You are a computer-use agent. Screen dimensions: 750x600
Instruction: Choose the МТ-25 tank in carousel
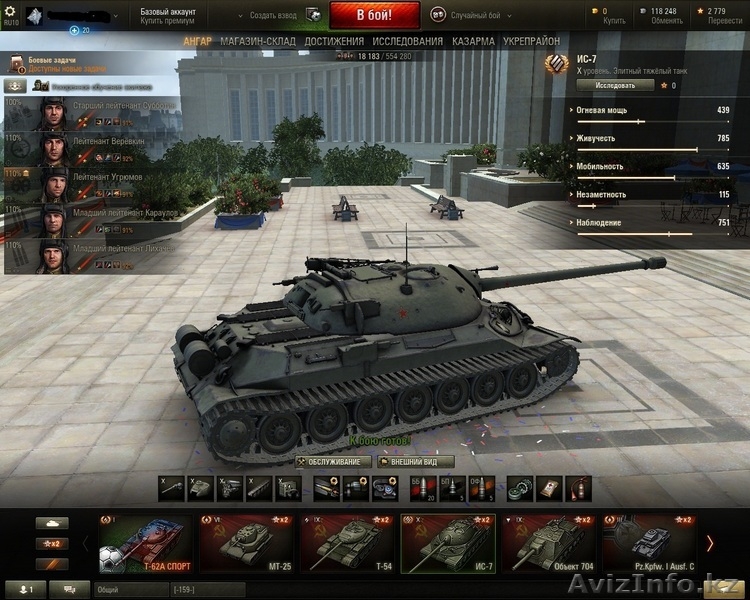click(246, 544)
